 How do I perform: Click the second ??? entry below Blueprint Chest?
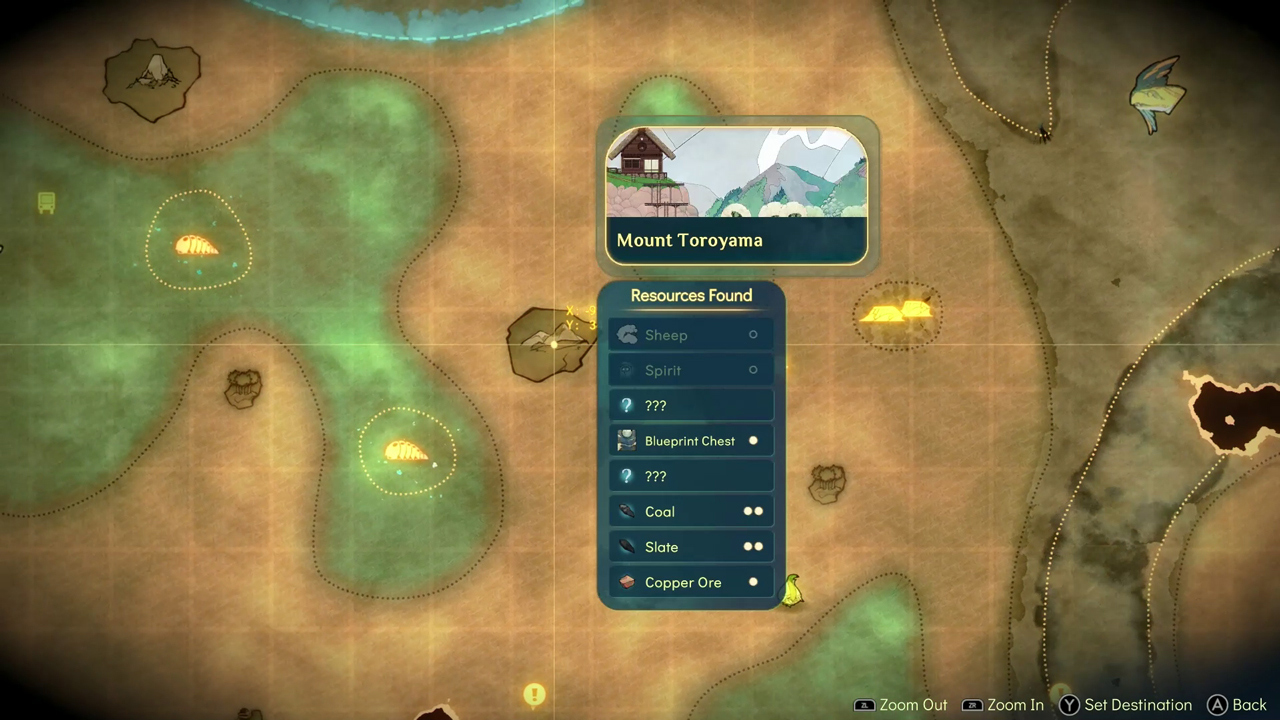coord(691,476)
